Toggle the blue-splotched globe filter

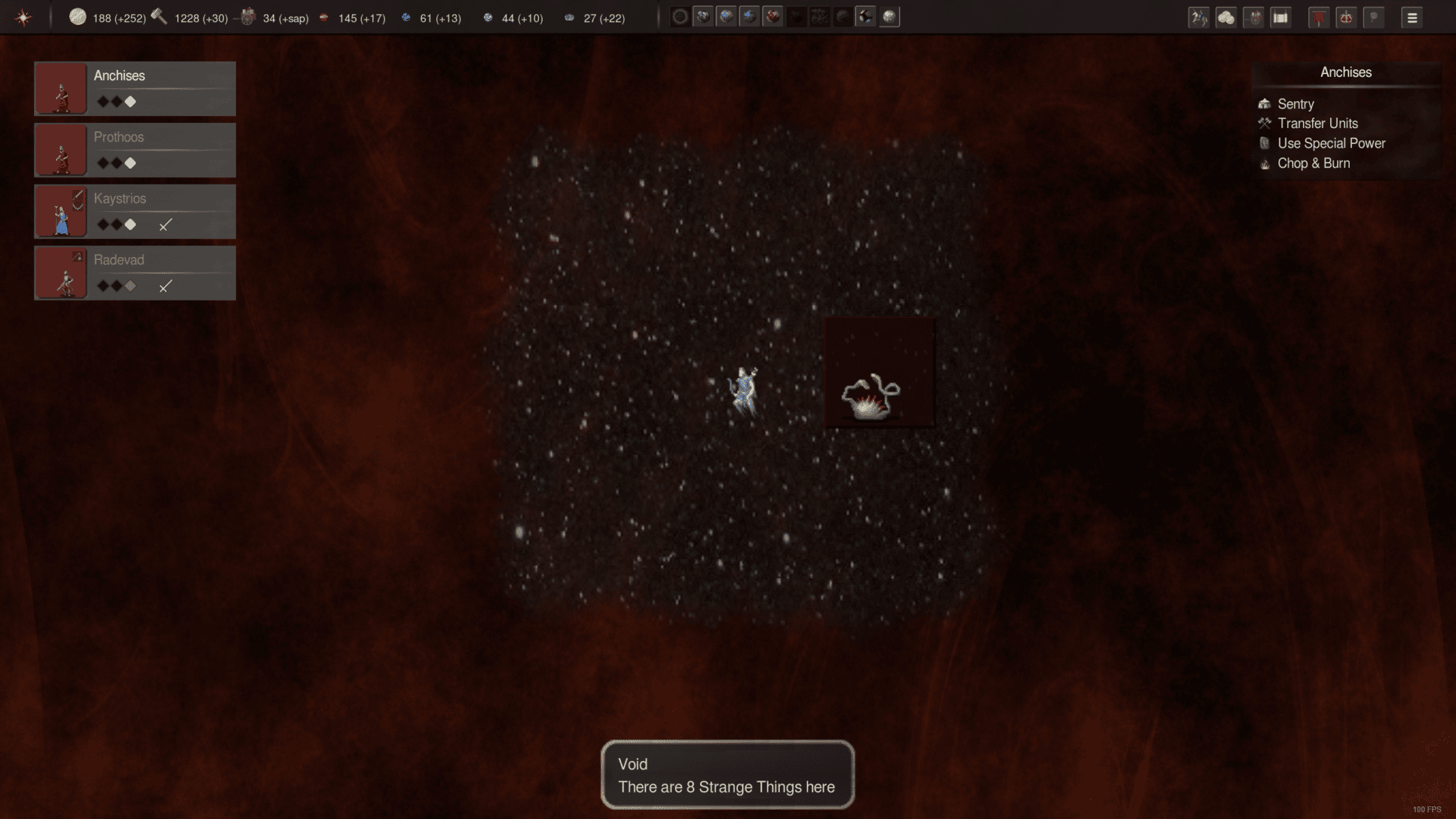pos(727,16)
